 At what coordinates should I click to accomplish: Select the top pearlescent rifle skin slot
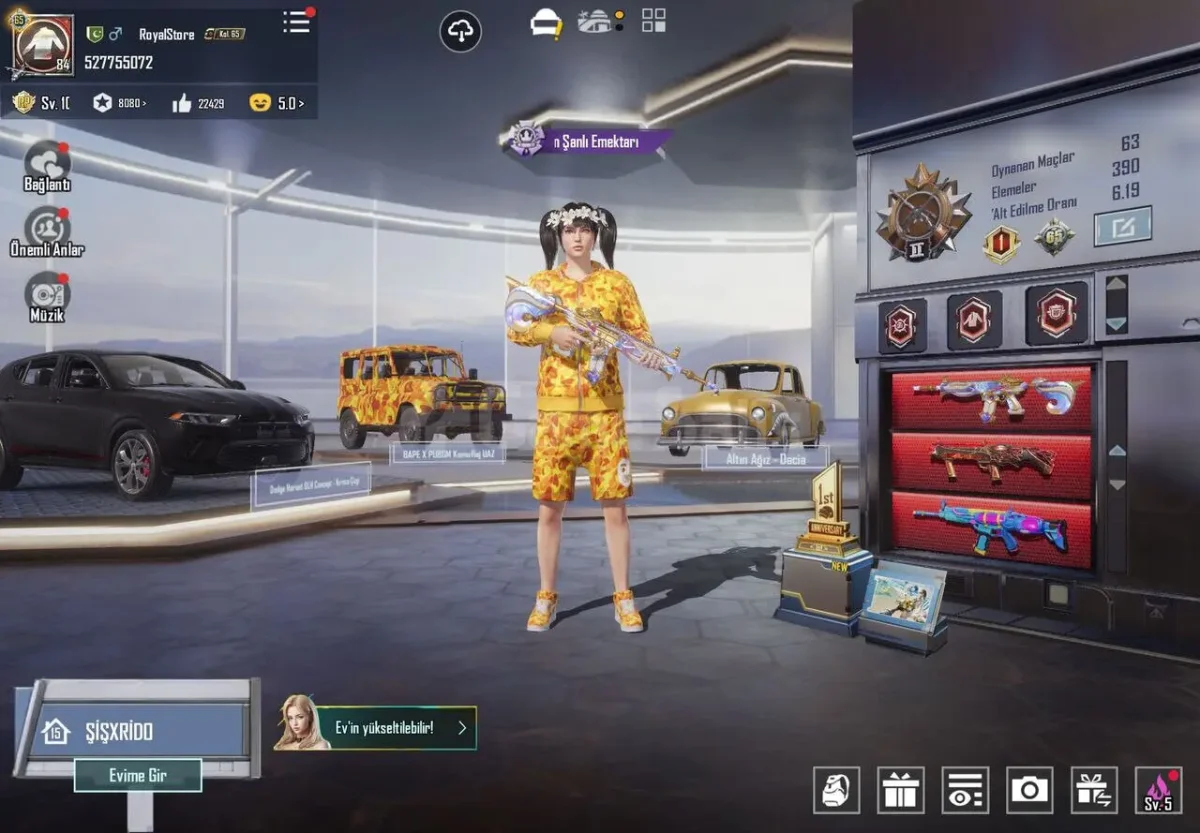(x=991, y=395)
